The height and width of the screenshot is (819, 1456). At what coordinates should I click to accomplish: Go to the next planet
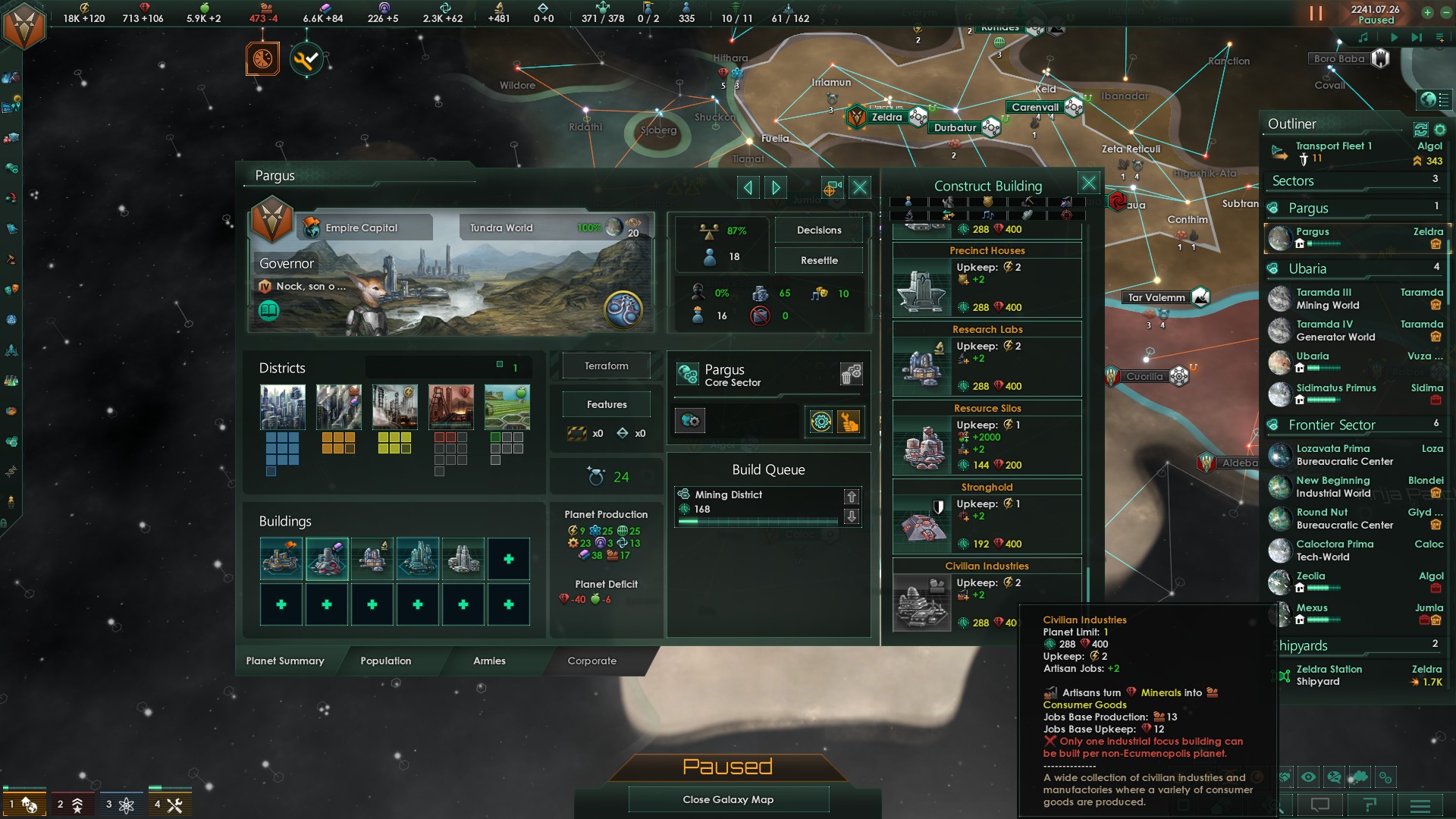[x=776, y=187]
